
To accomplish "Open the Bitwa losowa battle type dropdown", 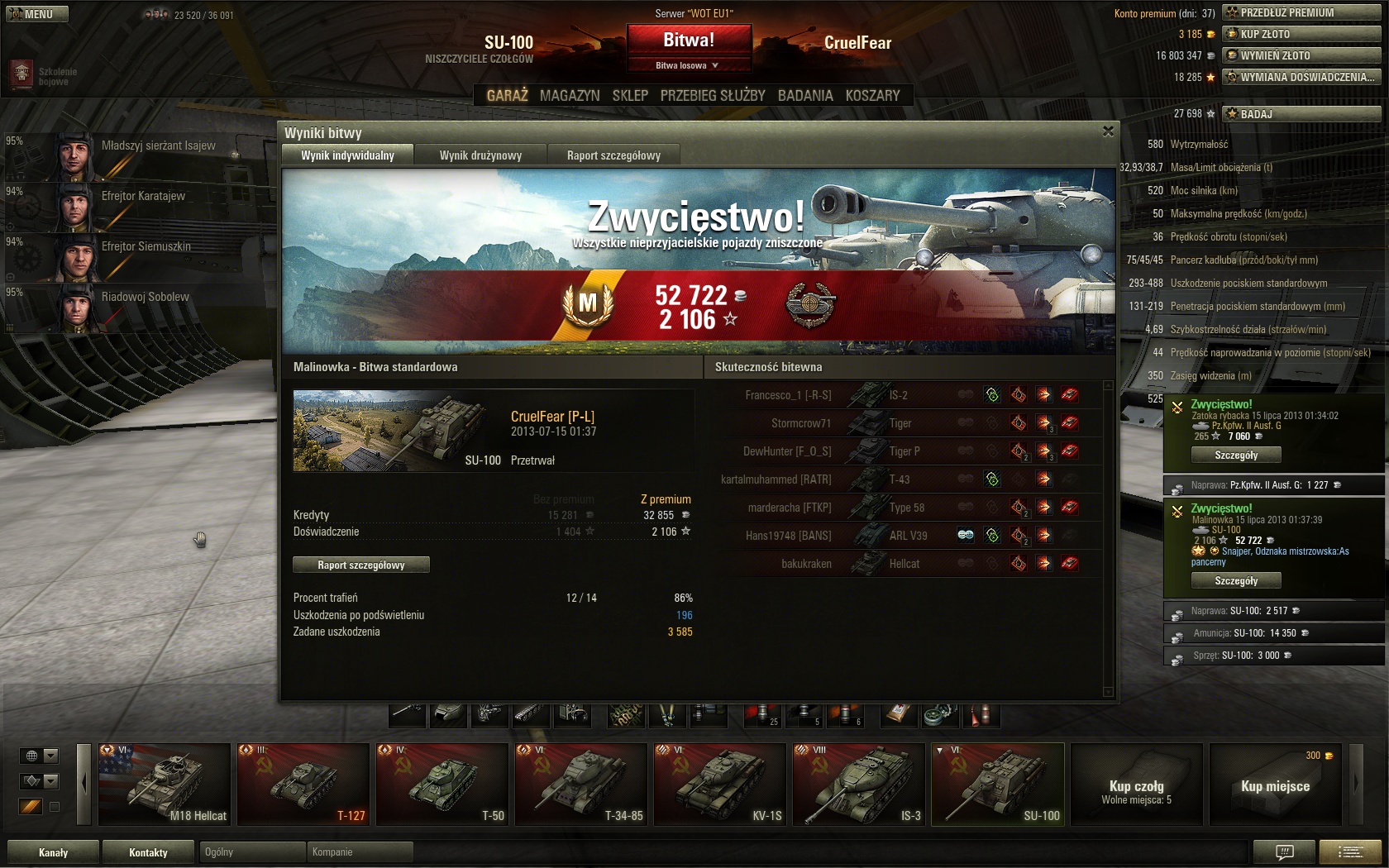I will click(689, 65).
